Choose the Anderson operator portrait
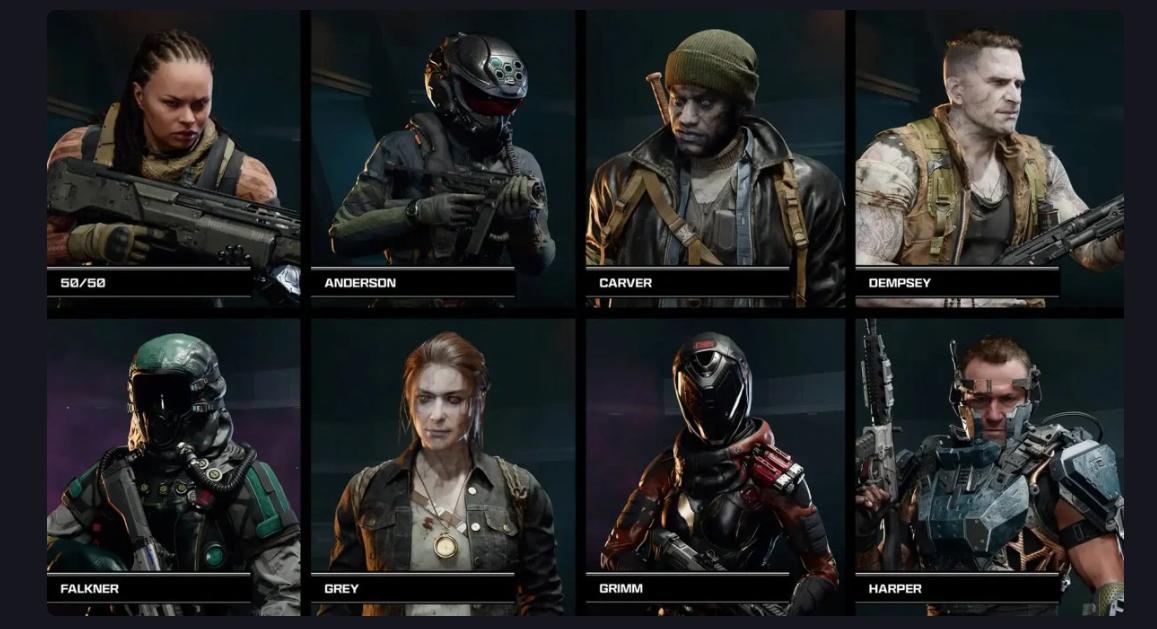The width and height of the screenshot is (1157, 629). [x=442, y=160]
